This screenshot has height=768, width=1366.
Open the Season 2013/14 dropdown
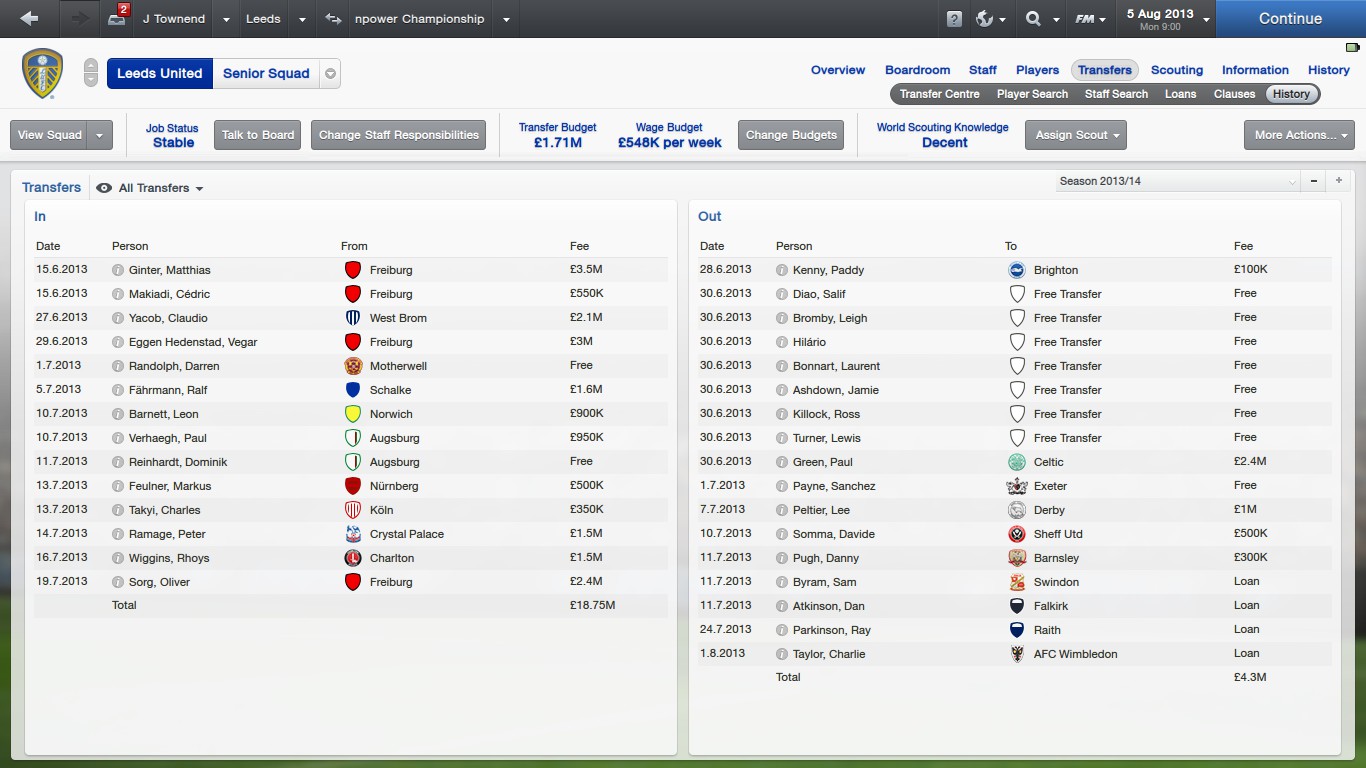point(1178,181)
